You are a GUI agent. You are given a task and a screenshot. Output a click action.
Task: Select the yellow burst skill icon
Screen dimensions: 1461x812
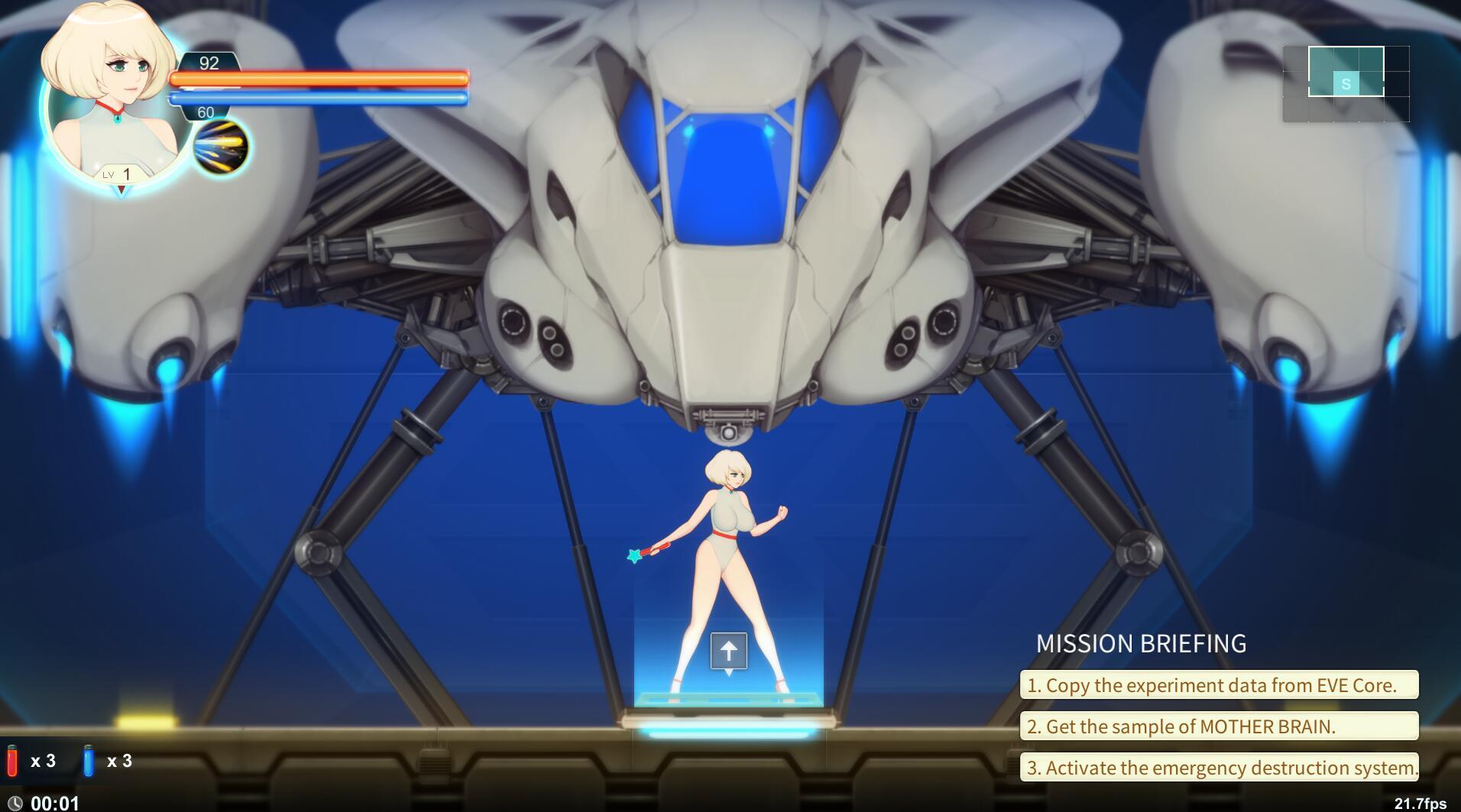click(222, 145)
